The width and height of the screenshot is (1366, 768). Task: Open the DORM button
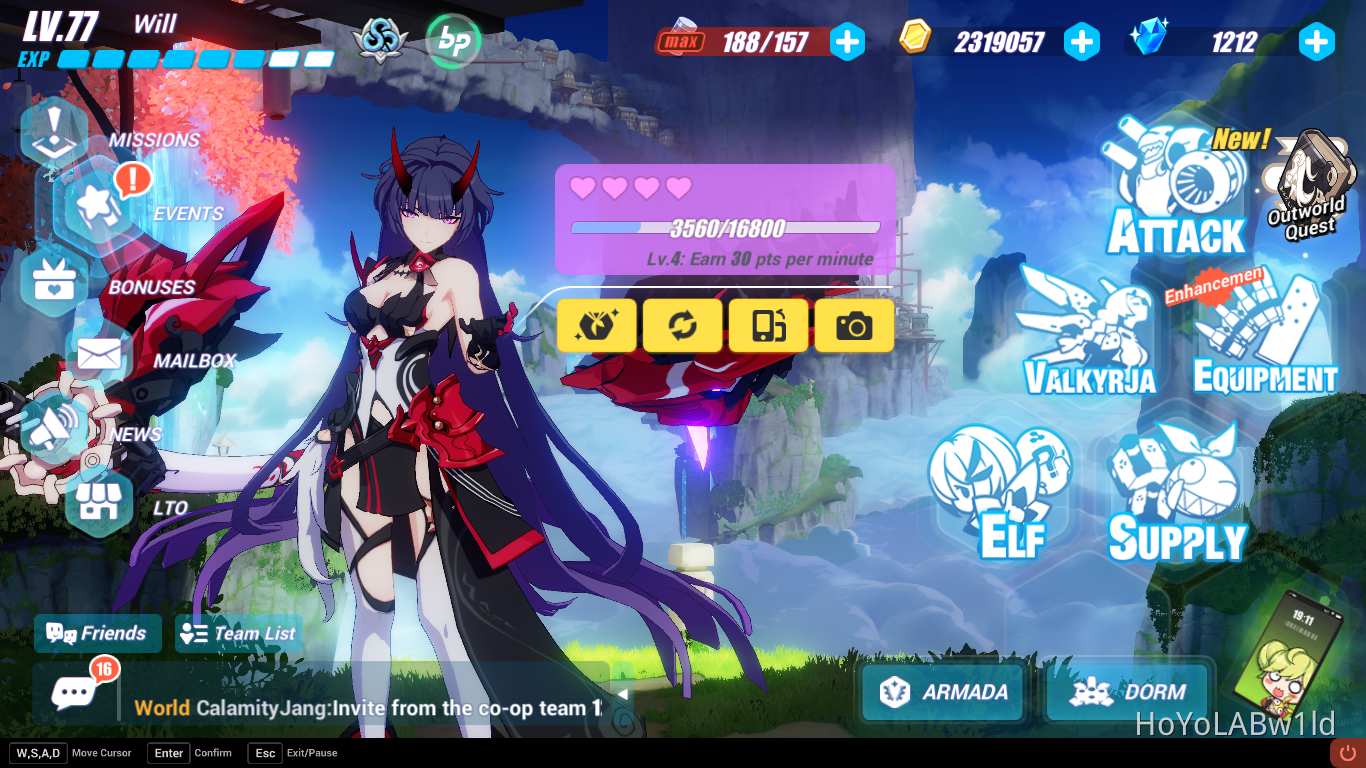click(1128, 691)
